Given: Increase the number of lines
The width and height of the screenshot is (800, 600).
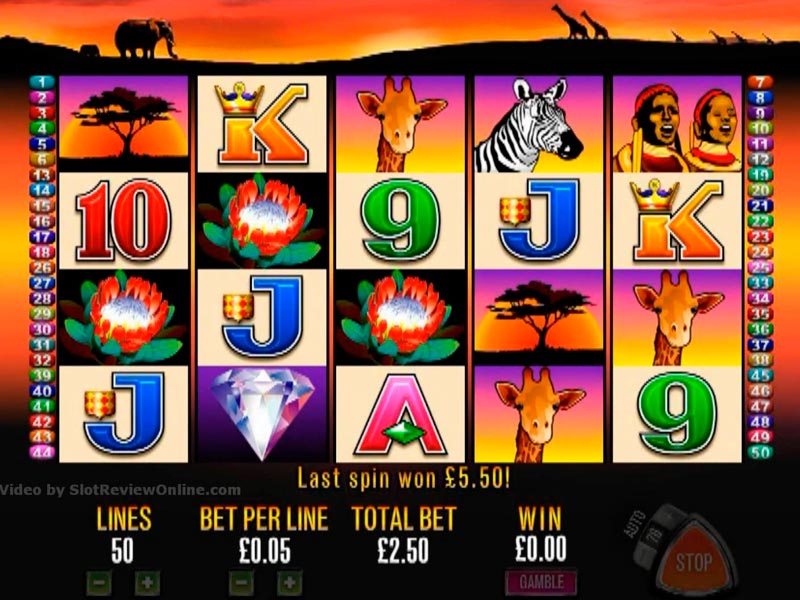Looking at the screenshot, I should click(146, 581).
